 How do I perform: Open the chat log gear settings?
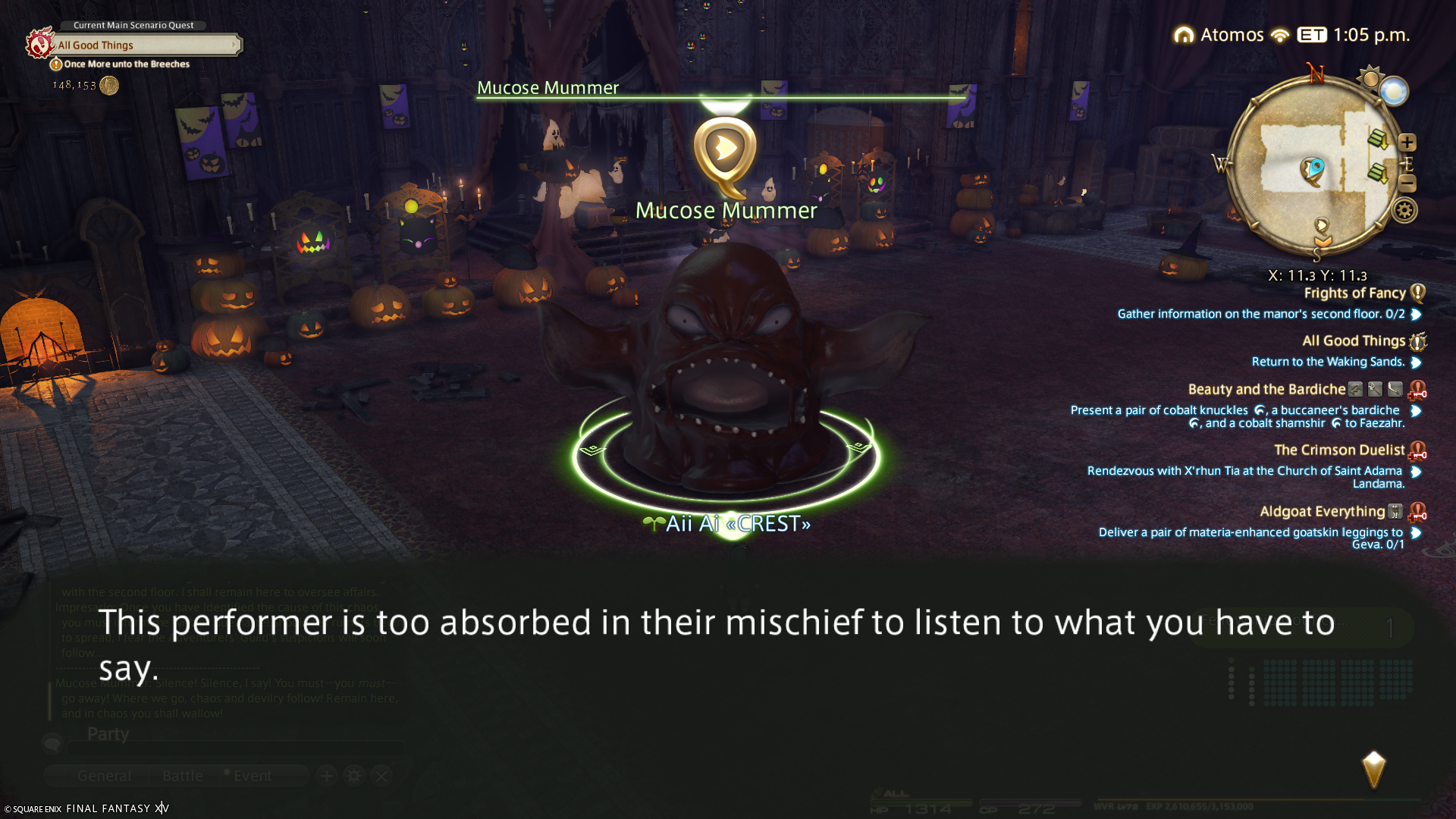354,776
